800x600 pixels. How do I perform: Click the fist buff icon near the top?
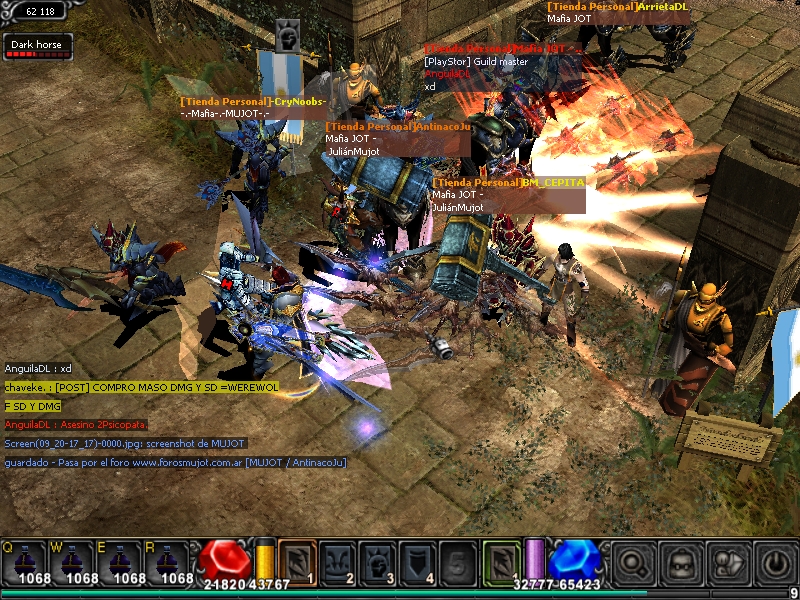[288, 36]
